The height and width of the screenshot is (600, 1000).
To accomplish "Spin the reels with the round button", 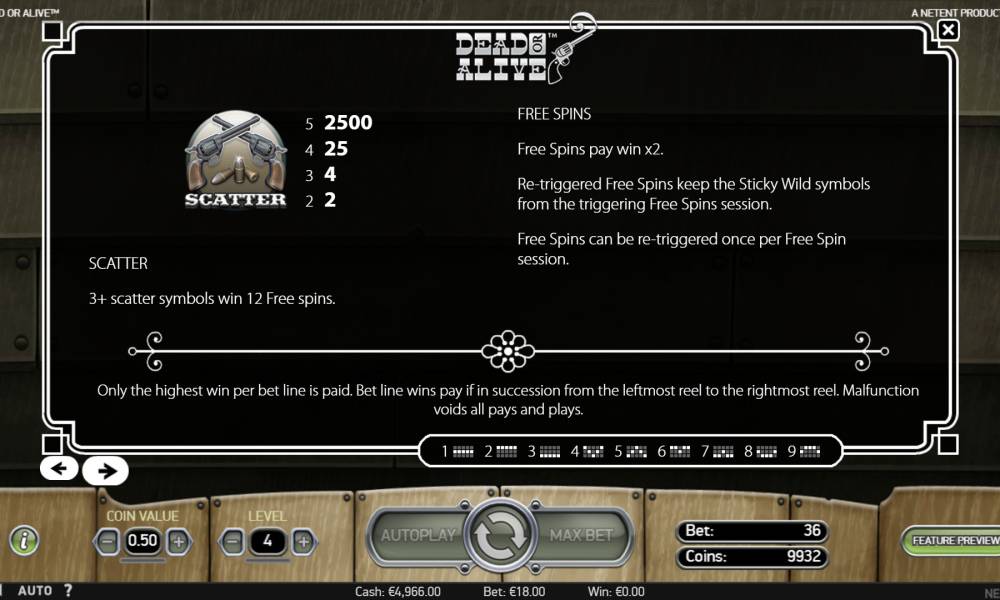I will (498, 537).
